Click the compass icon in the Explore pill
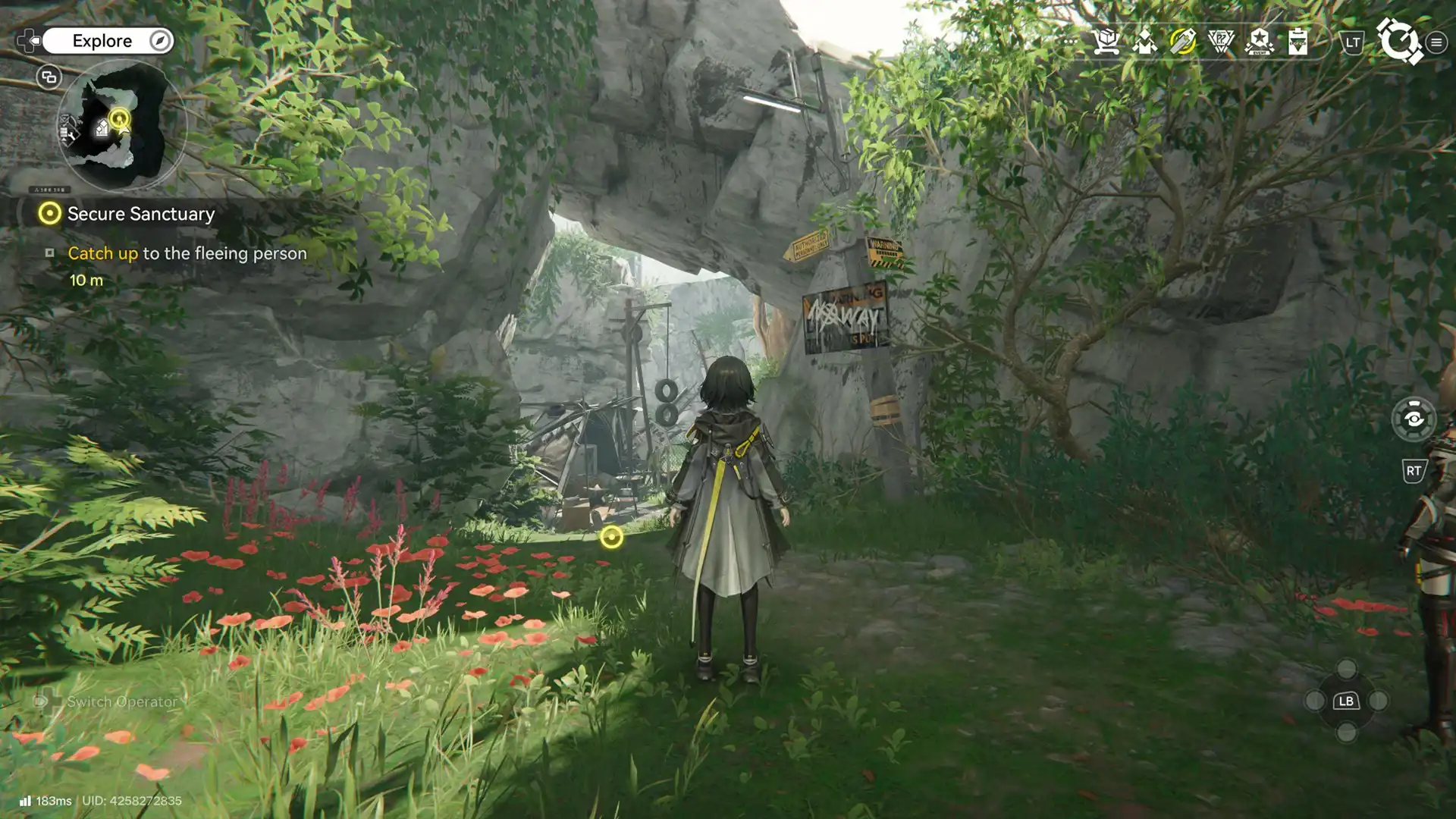Image resolution: width=1456 pixels, height=819 pixels. click(157, 41)
